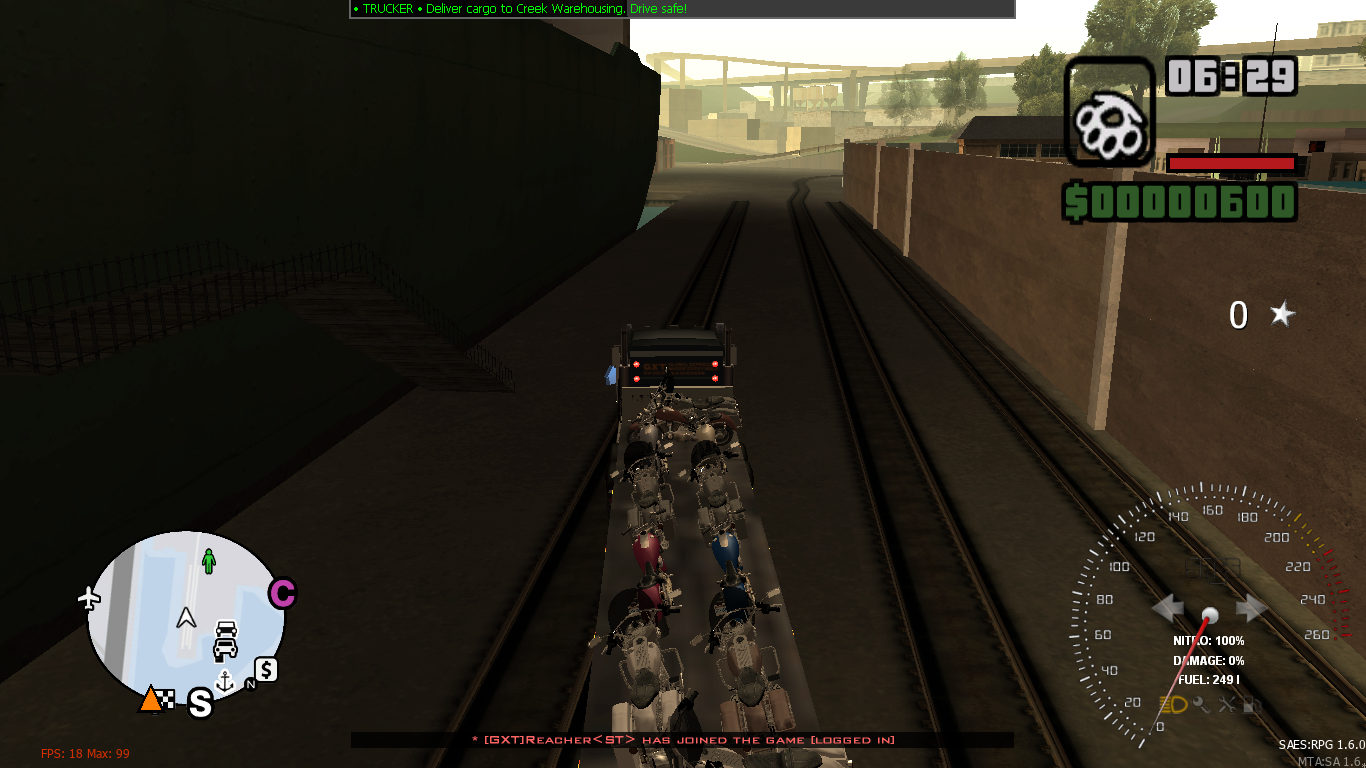
Task: Click the white S blip near the minimap
Action: pos(200,703)
